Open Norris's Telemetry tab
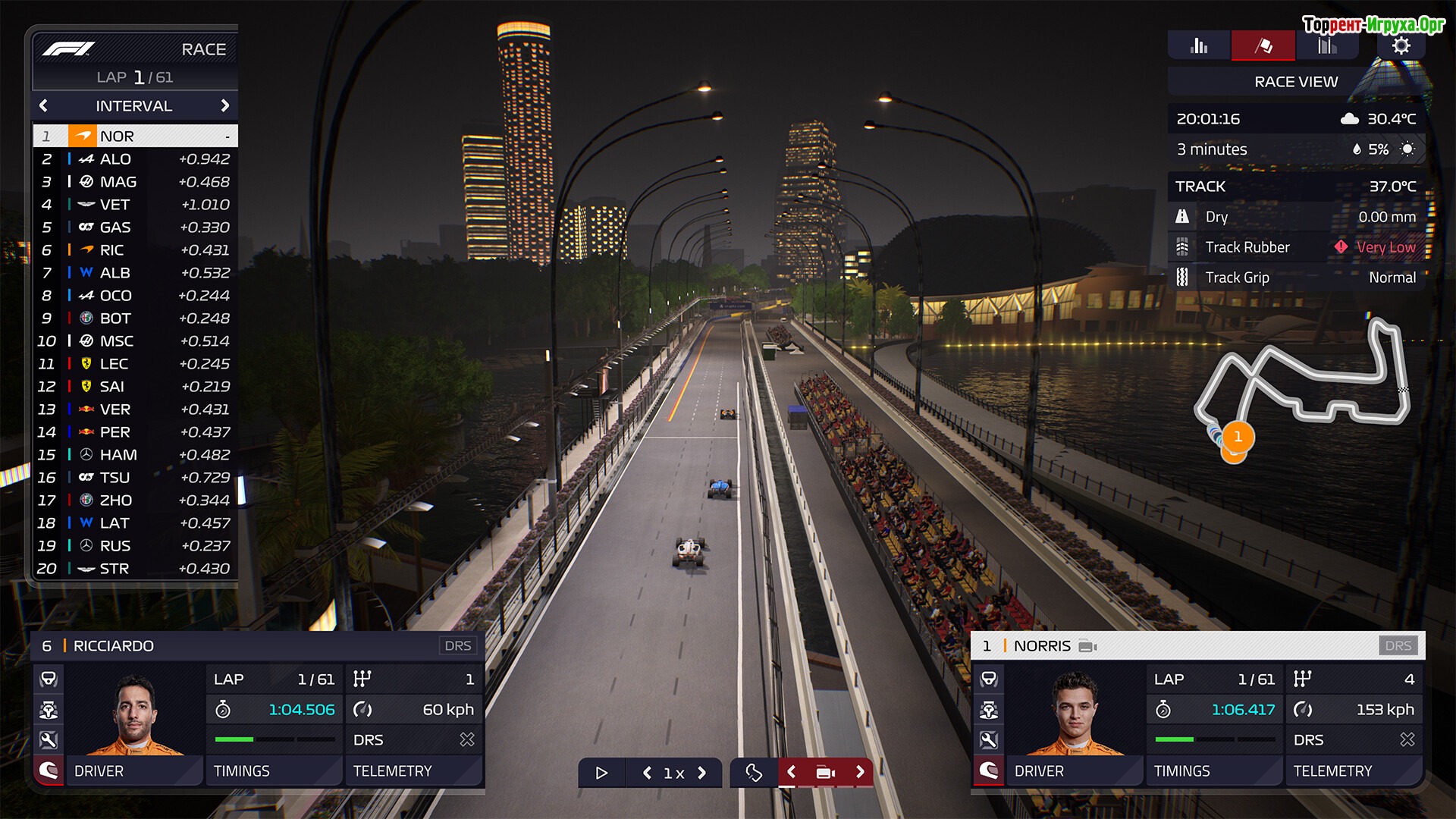The image size is (1456, 819). (1354, 771)
